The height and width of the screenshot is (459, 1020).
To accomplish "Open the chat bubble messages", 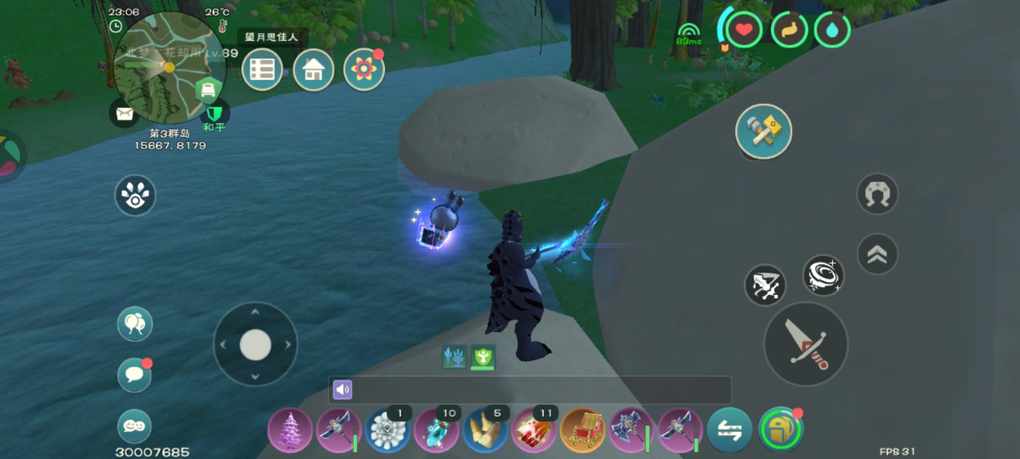I will click(x=135, y=375).
